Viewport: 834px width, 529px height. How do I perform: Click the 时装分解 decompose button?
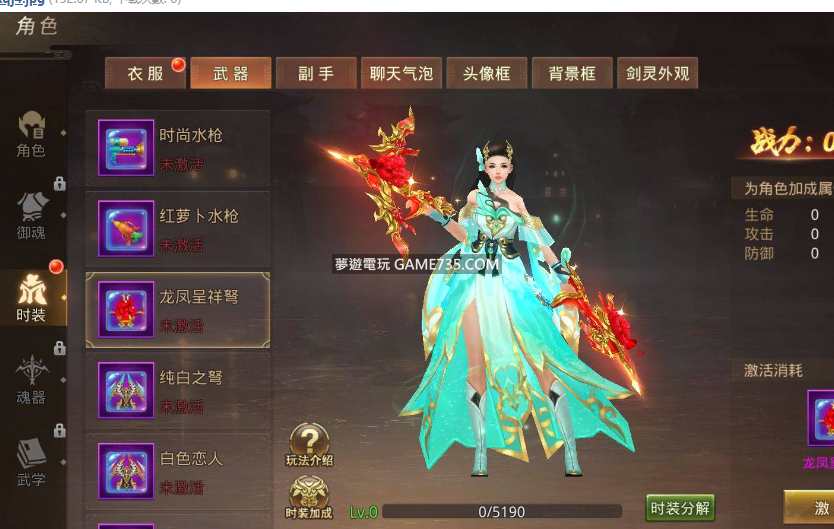click(x=680, y=508)
